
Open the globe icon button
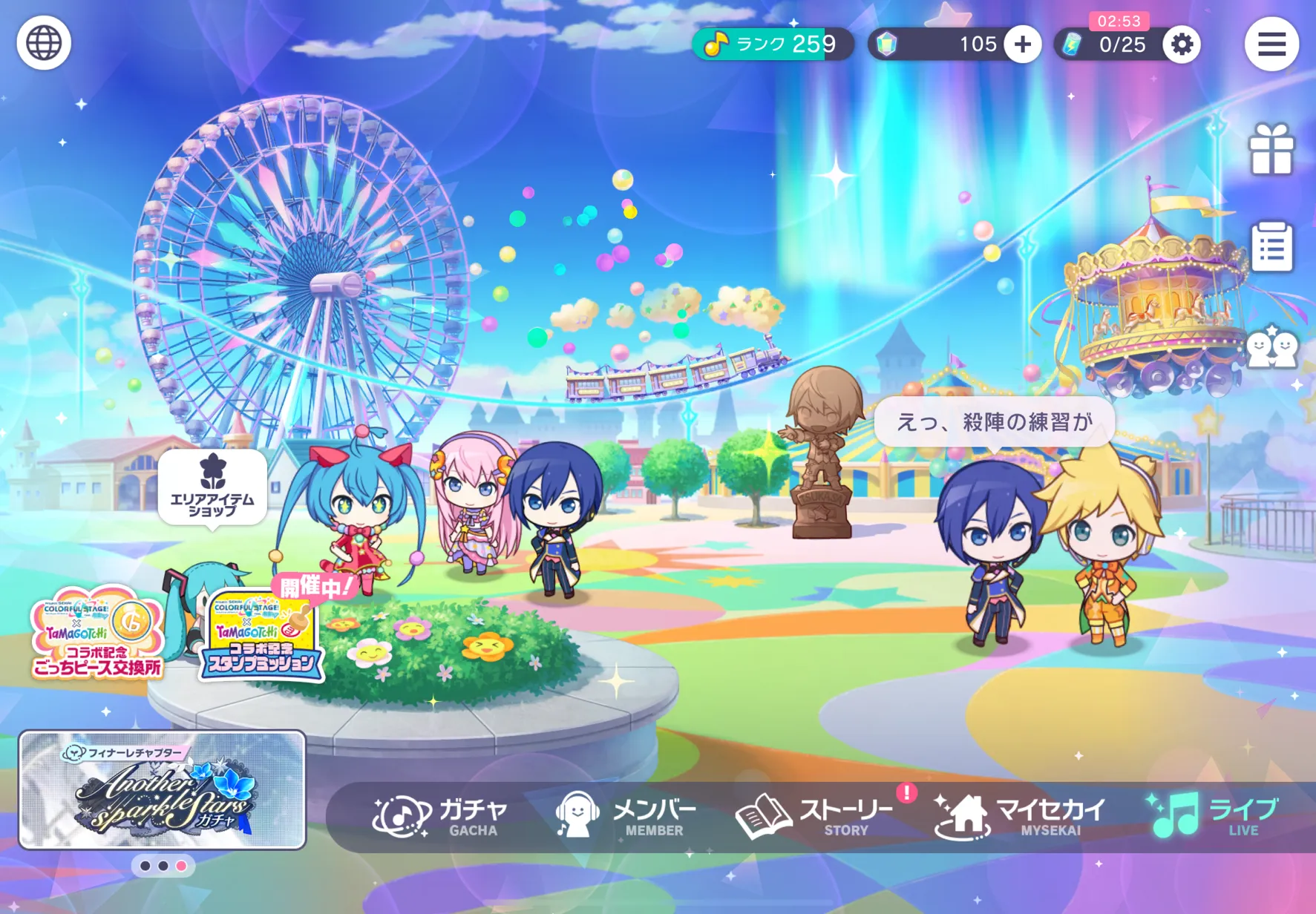[x=44, y=43]
